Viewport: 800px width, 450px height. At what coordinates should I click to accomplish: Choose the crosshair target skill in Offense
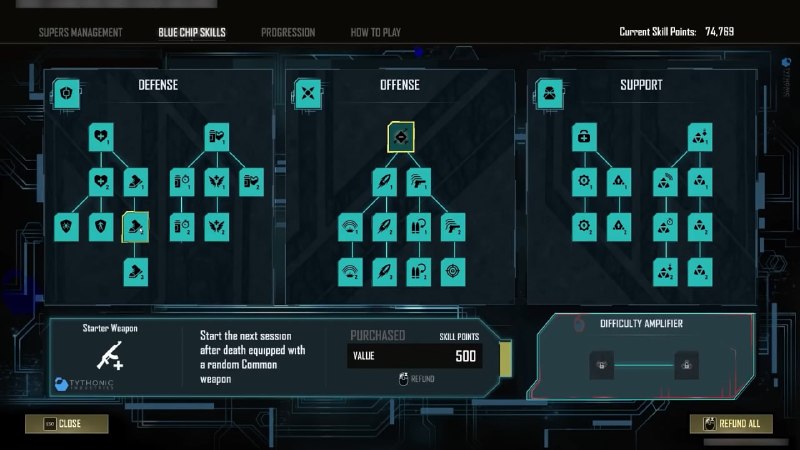tap(454, 271)
